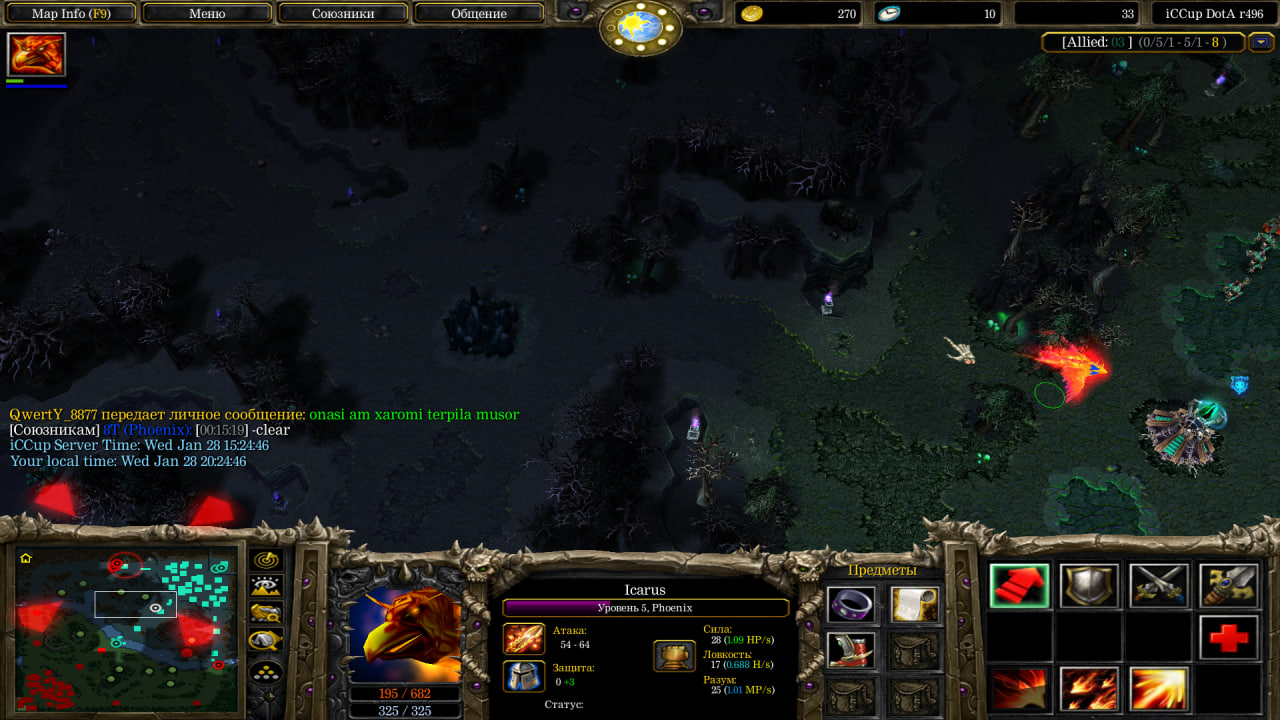Select the Phoenix hero icon at top-left
The height and width of the screenshot is (720, 1280).
pyautogui.click(x=37, y=54)
